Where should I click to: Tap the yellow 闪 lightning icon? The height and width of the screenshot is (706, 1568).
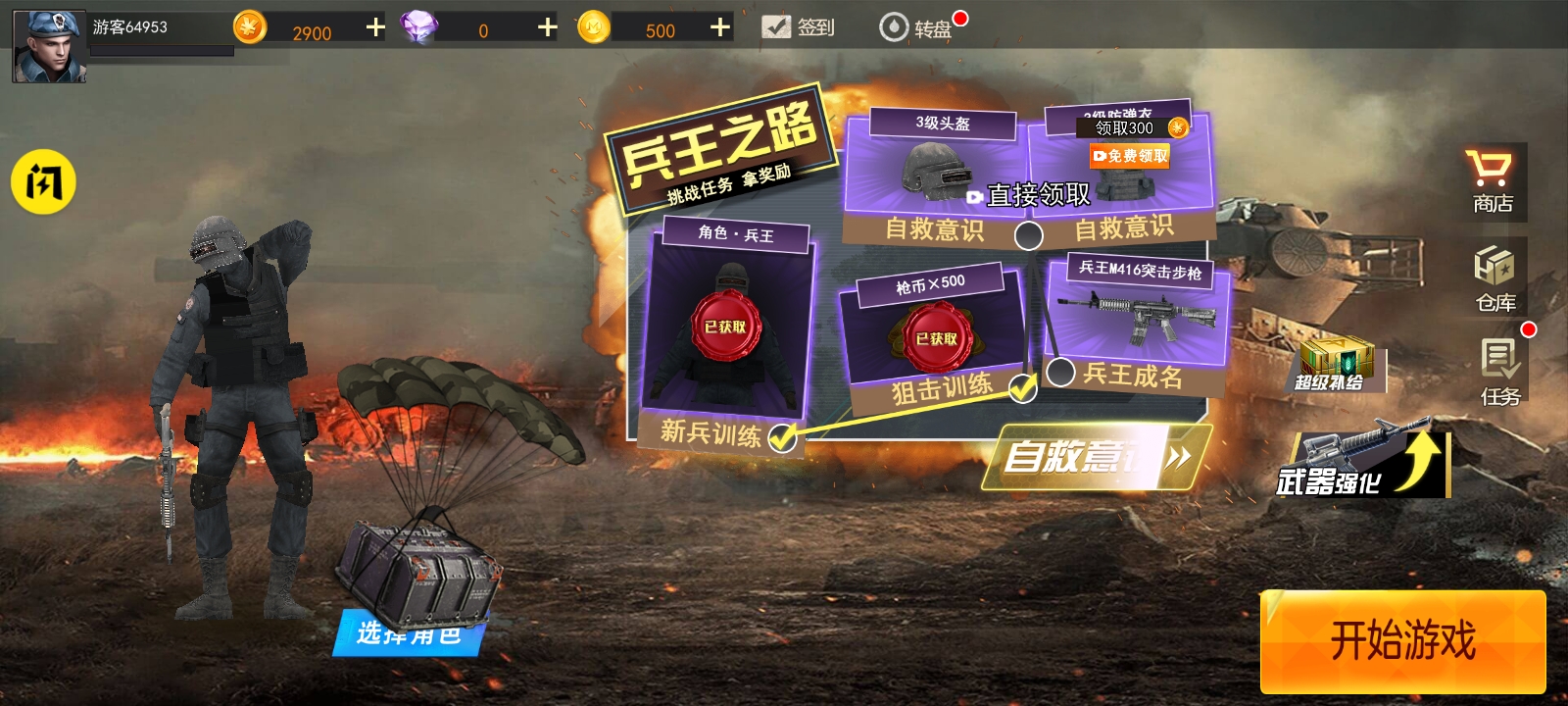[x=43, y=181]
